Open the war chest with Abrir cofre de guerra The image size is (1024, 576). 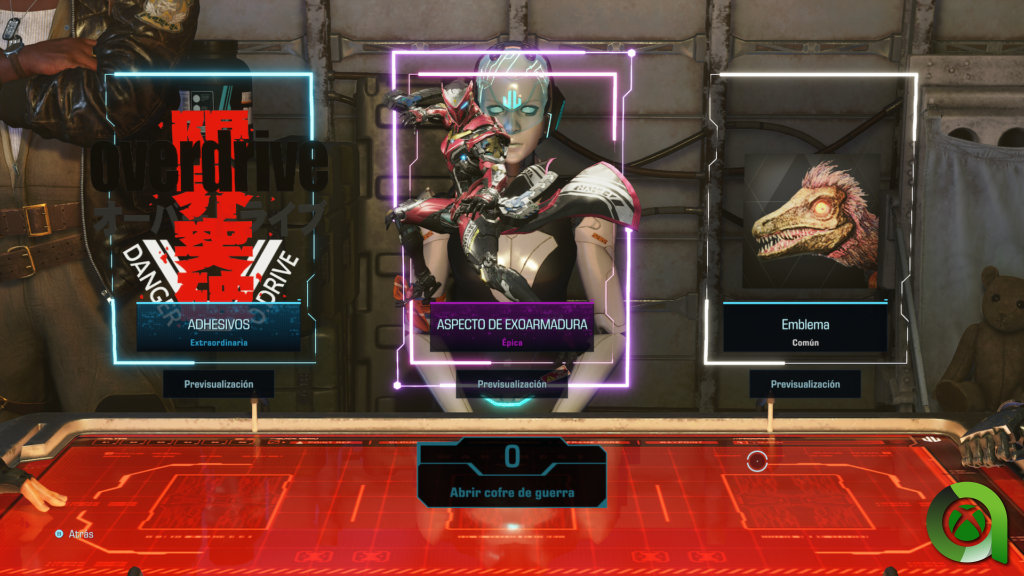(511, 492)
